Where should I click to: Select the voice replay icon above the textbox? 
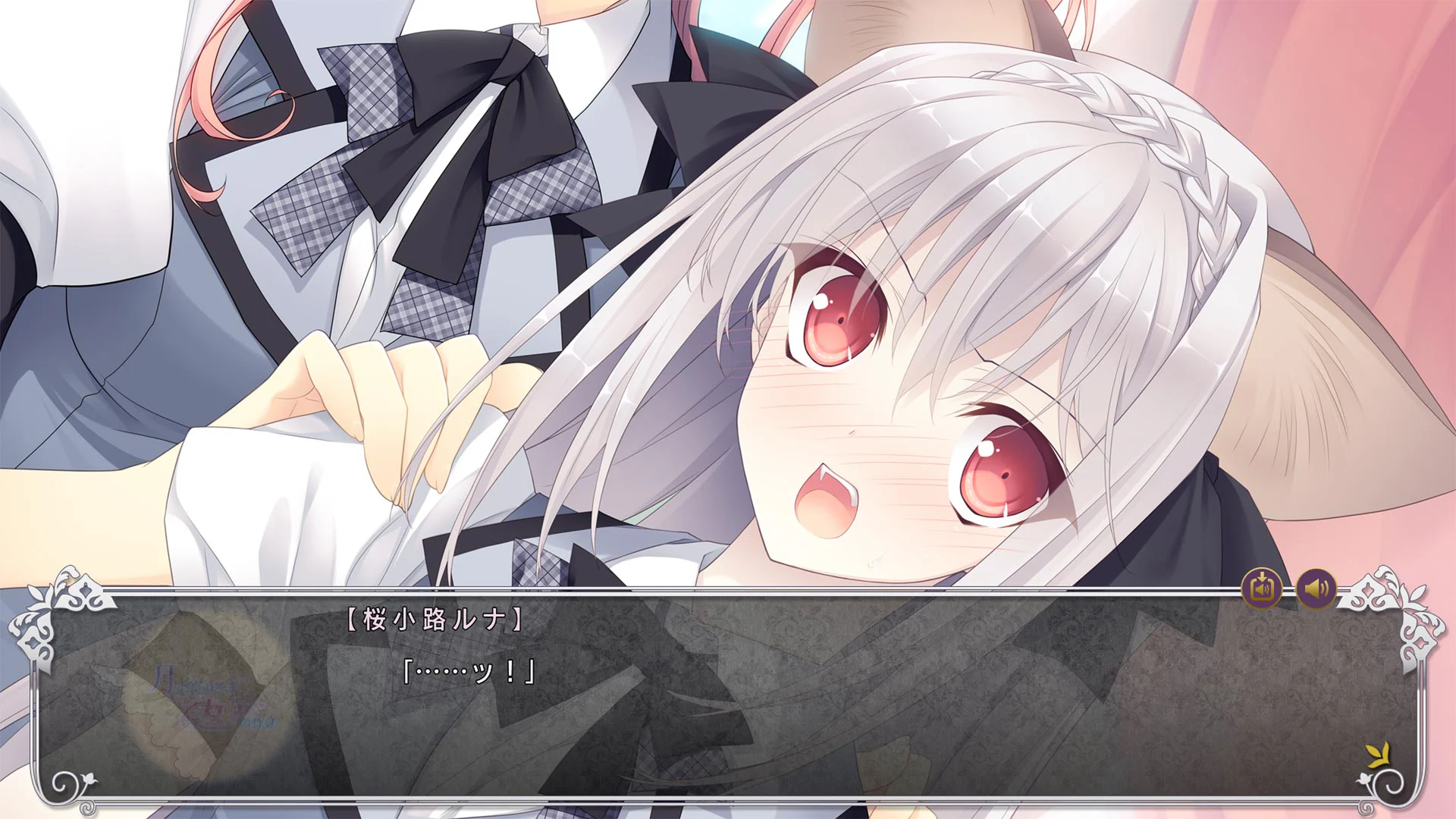point(1260,588)
